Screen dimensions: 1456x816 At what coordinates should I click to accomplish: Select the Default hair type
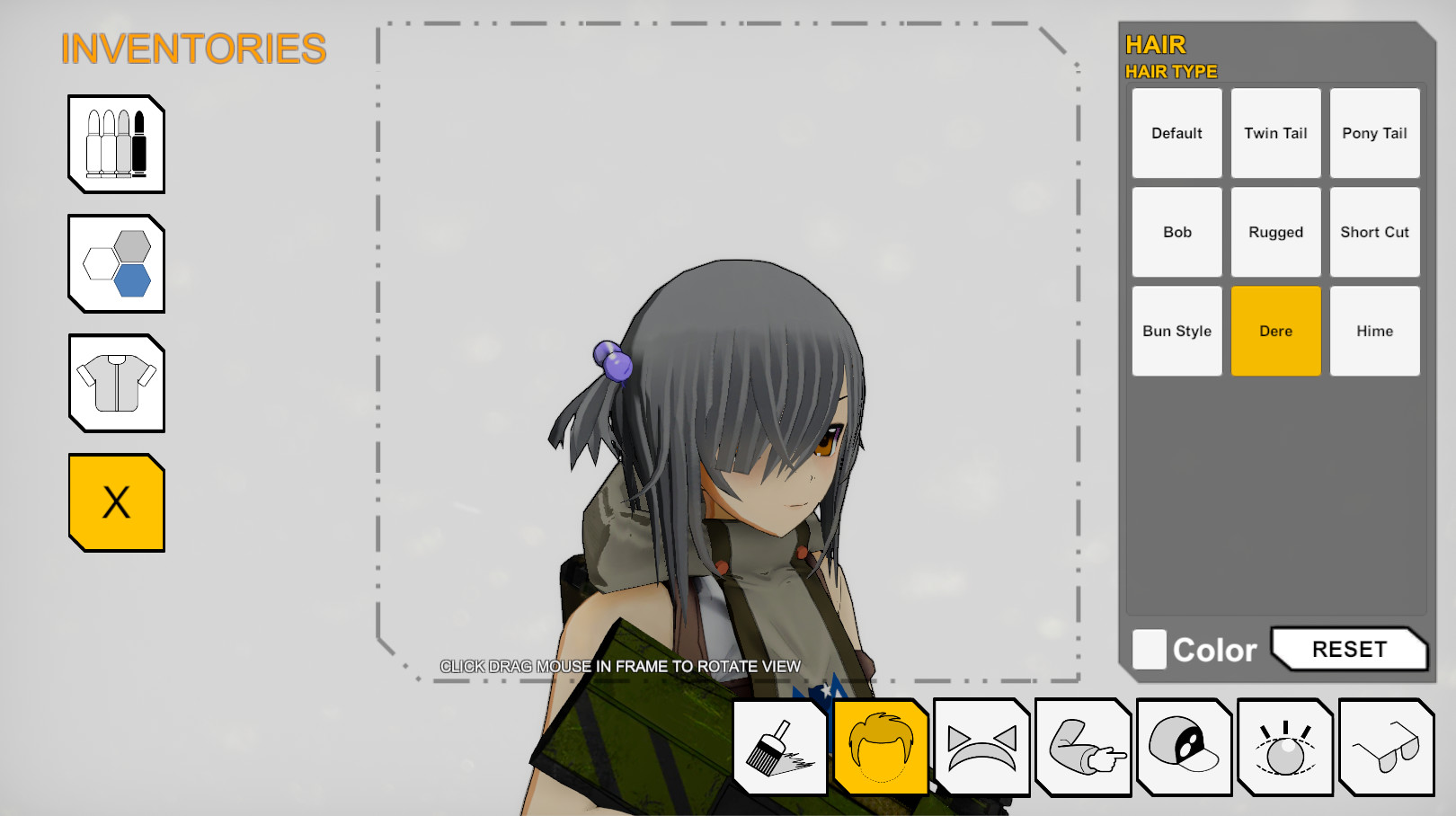[x=1176, y=132]
